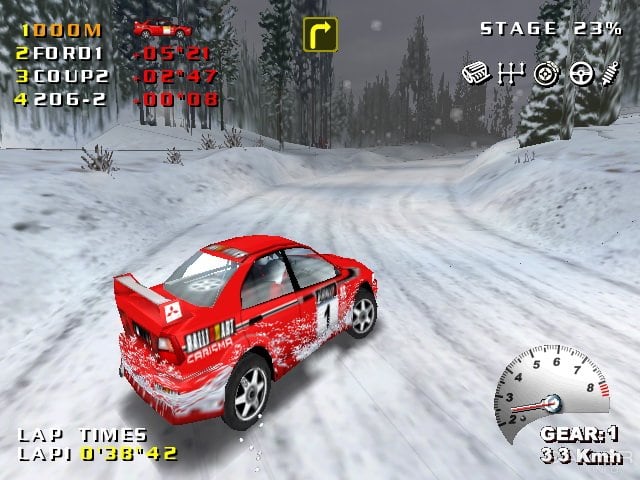Select the gearbox shift-pattern icon
This screenshot has height=480, width=640.
(x=510, y=72)
